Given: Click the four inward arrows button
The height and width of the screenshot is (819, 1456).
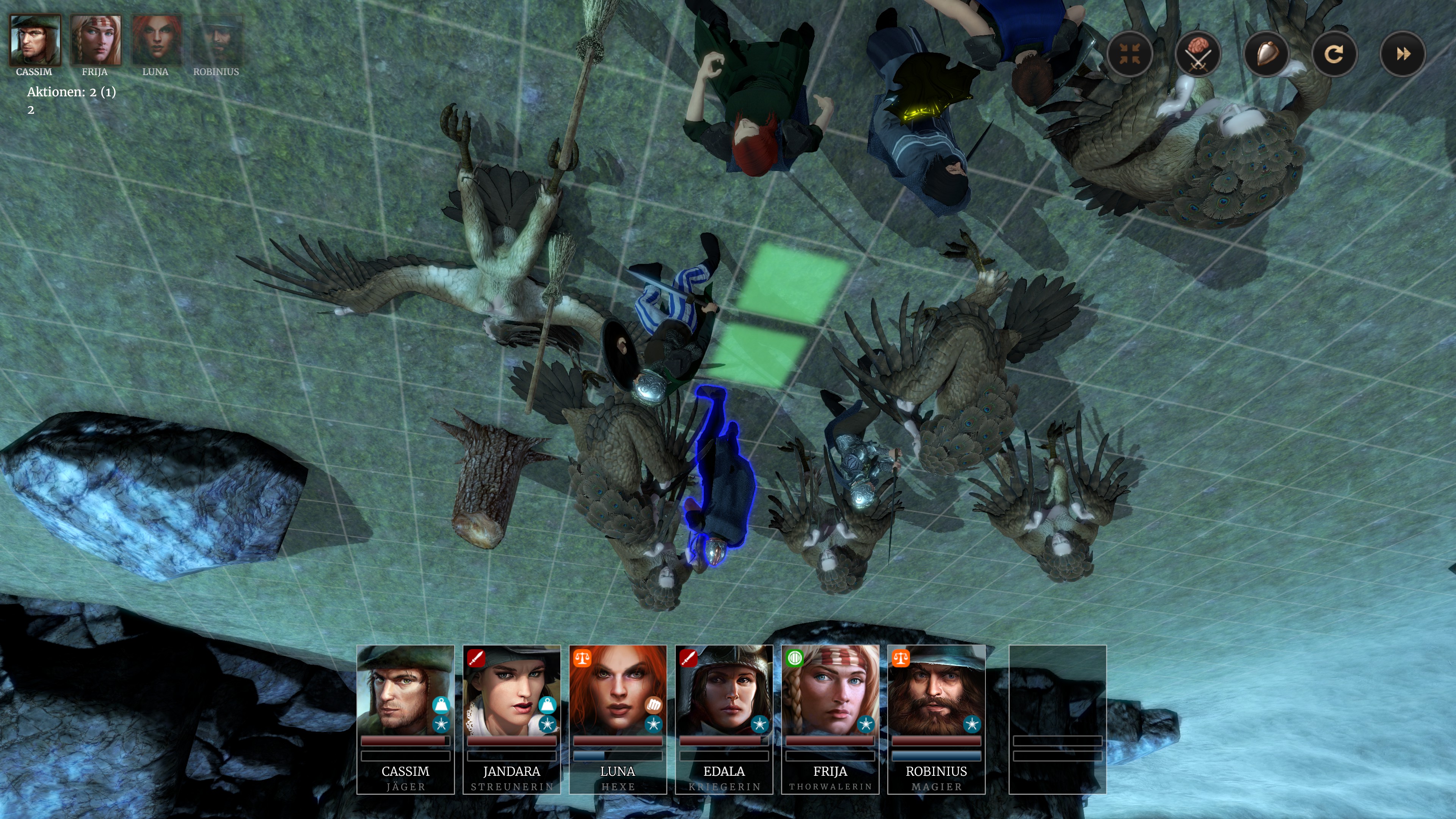Looking at the screenshot, I should click(1130, 54).
